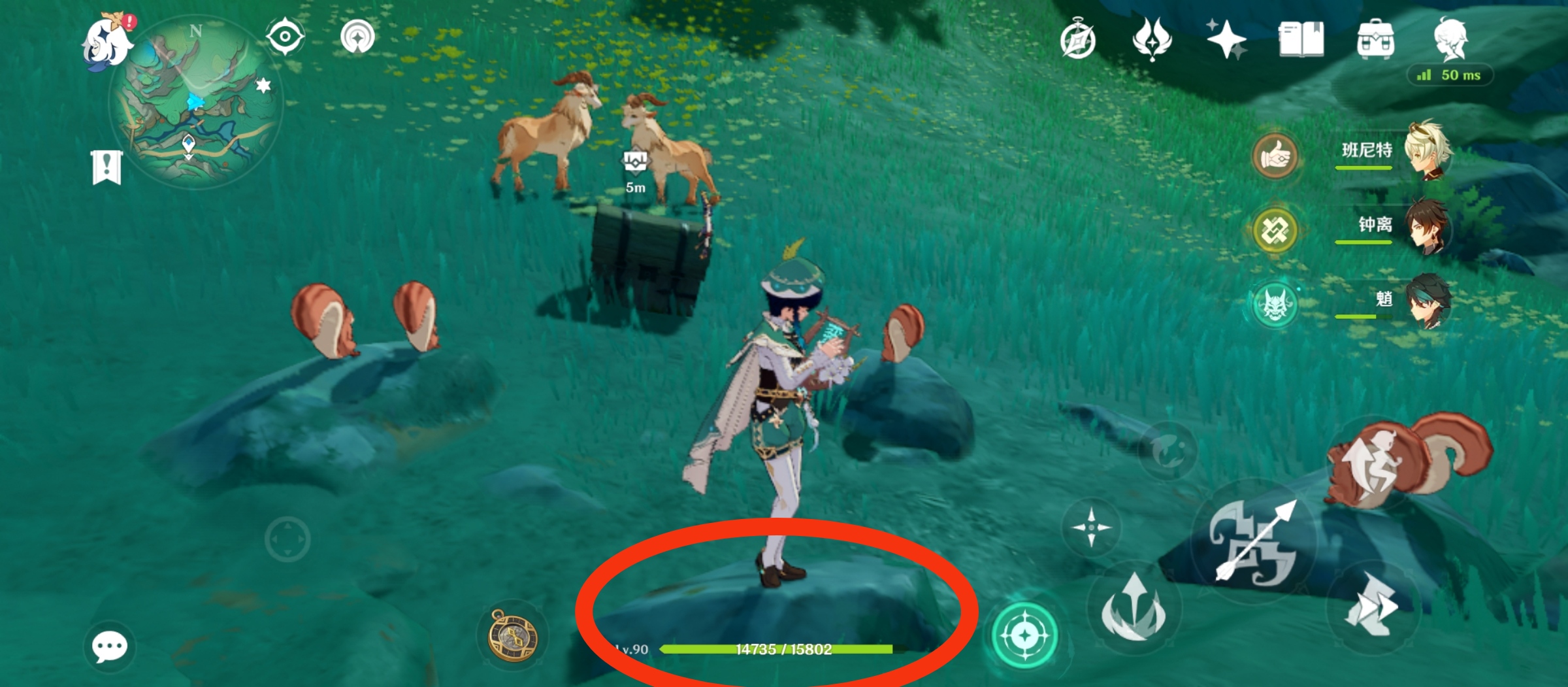Viewport: 1568px width, 687px height.
Task: Open the Adventurer Handbook compass icon
Action: tap(1078, 41)
